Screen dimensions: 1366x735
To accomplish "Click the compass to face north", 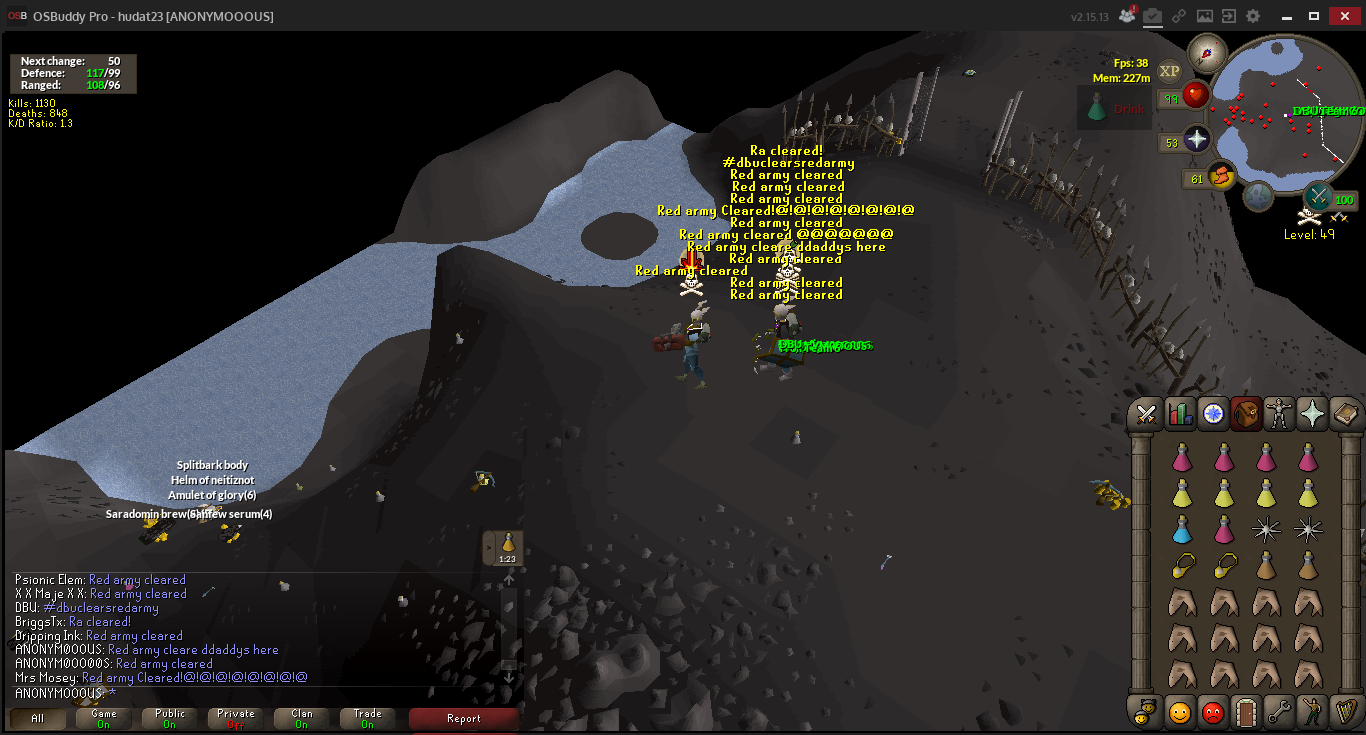I will (x=1207, y=52).
